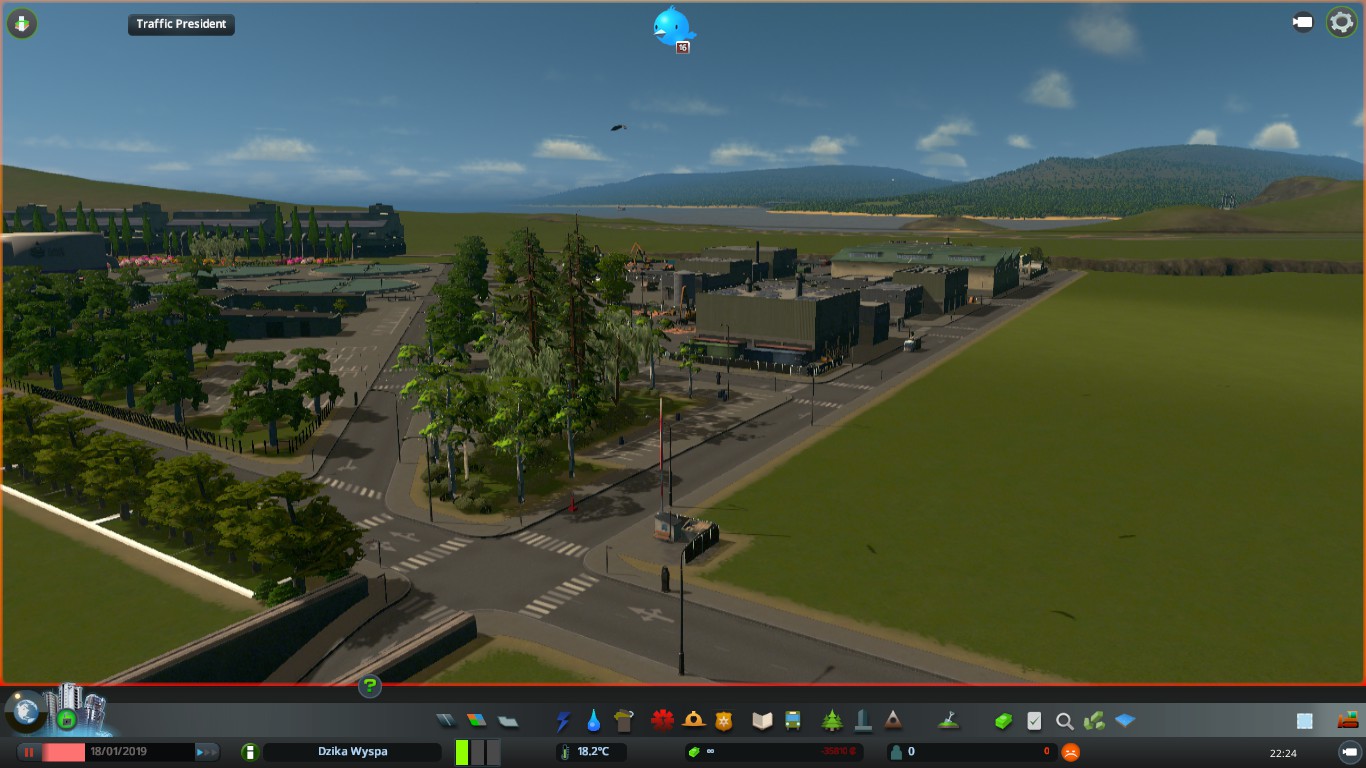Open Parks and decoration tree menu

[x=832, y=720]
